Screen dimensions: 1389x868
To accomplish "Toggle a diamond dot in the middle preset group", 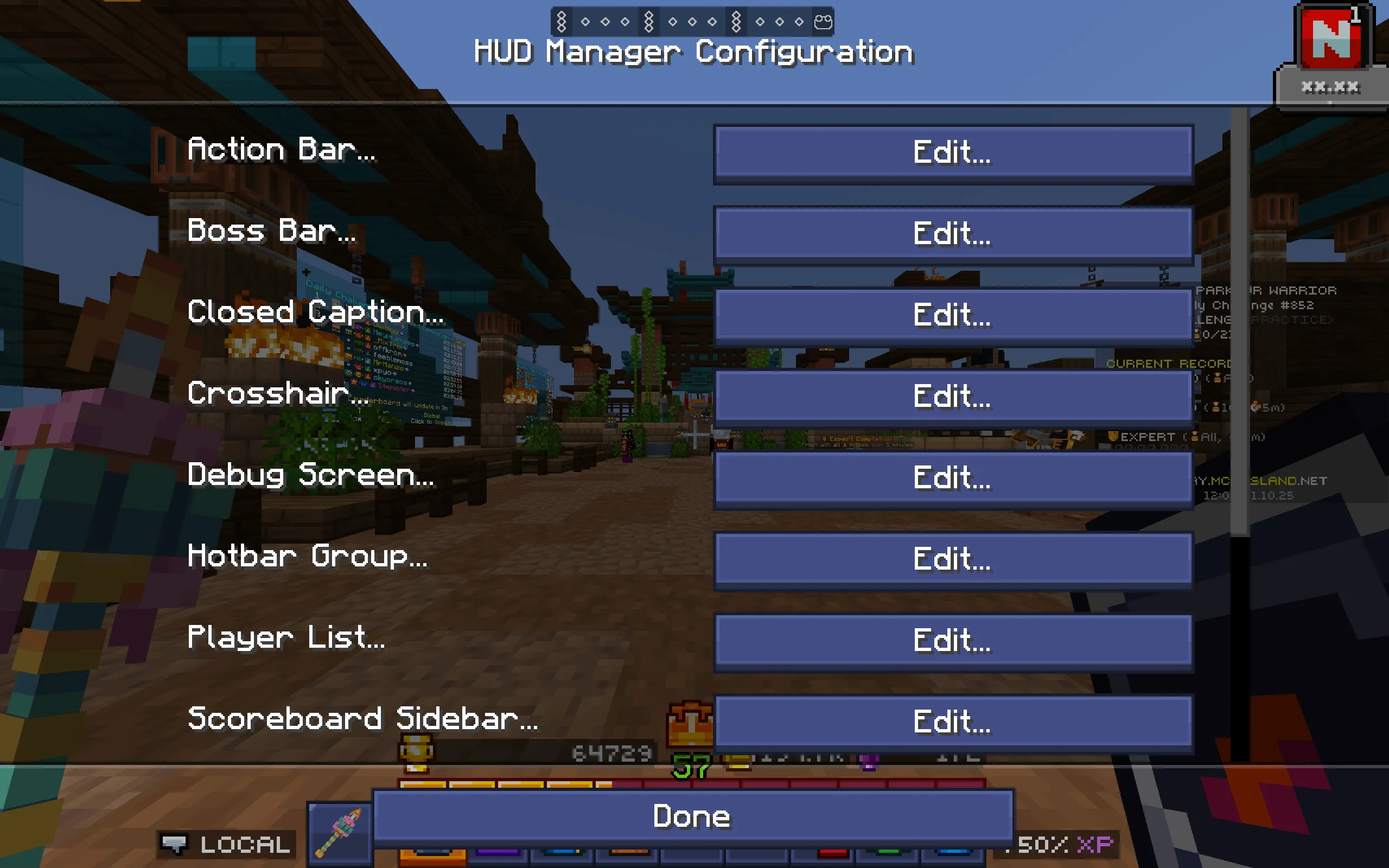I will pyautogui.click(x=692, y=22).
